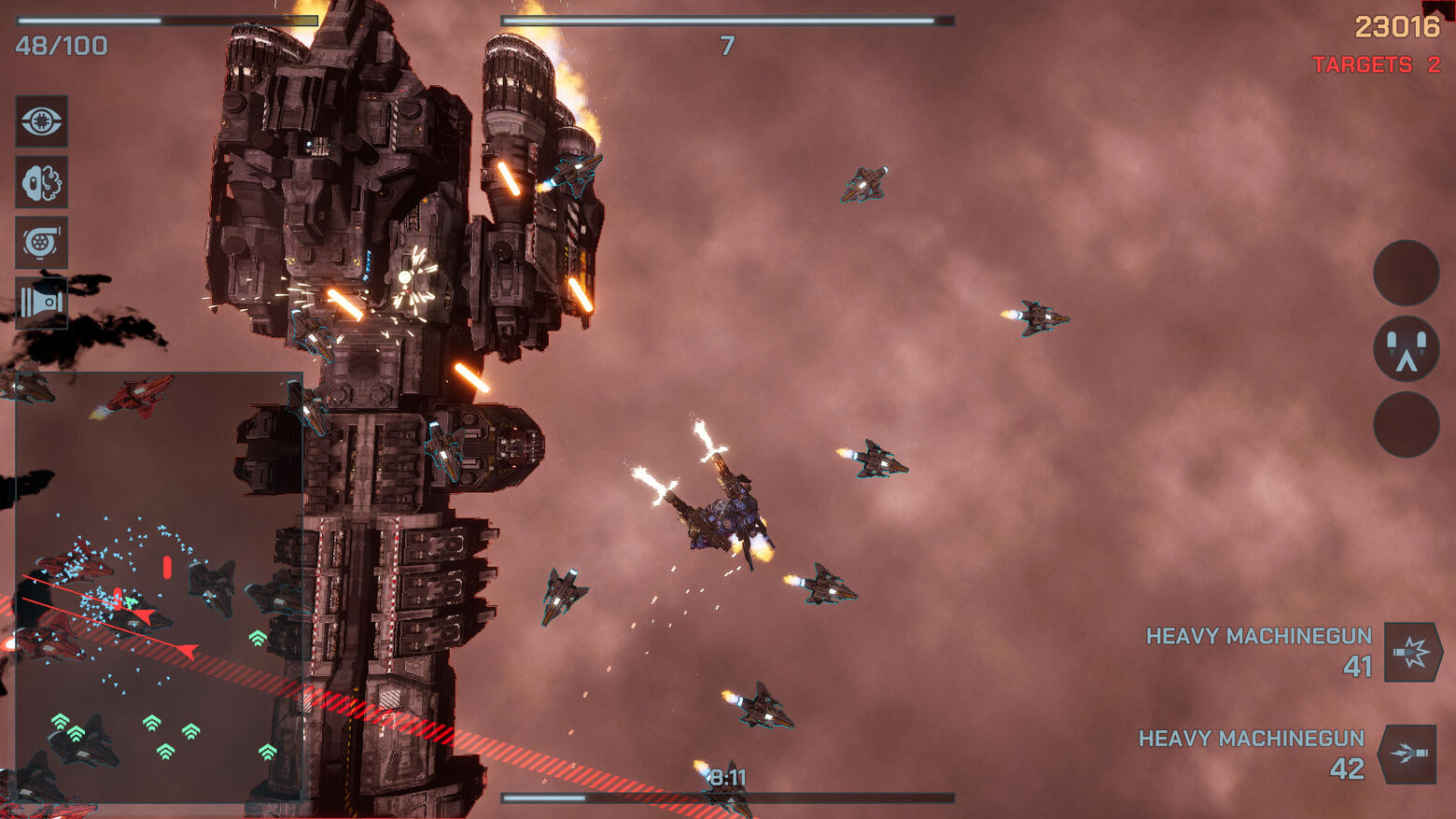This screenshot has width=1456, height=819.
Task: Select the heavy machinegun starburst weapon icon
Action: tap(1412, 652)
